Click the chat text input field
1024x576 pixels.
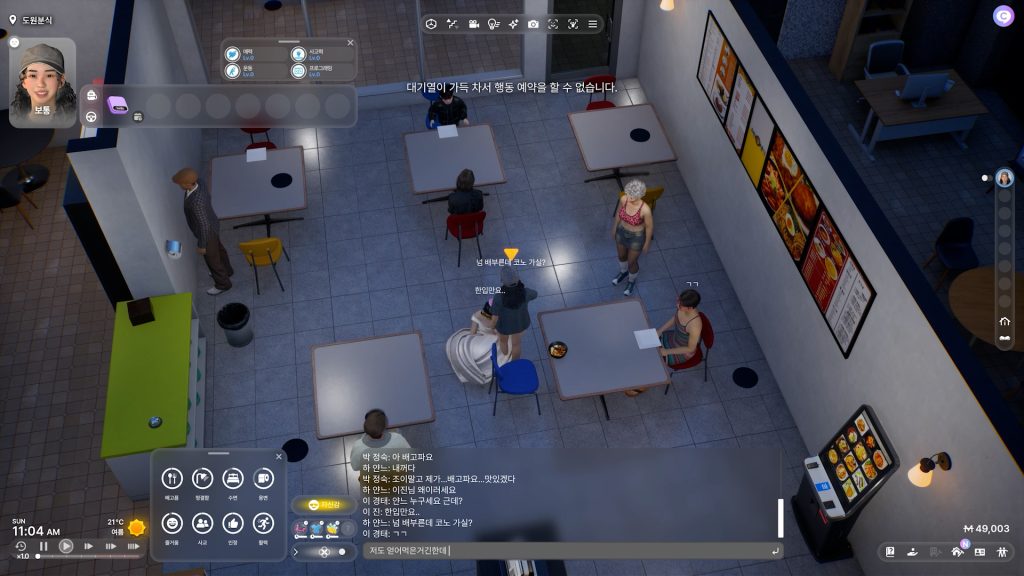click(x=565, y=550)
